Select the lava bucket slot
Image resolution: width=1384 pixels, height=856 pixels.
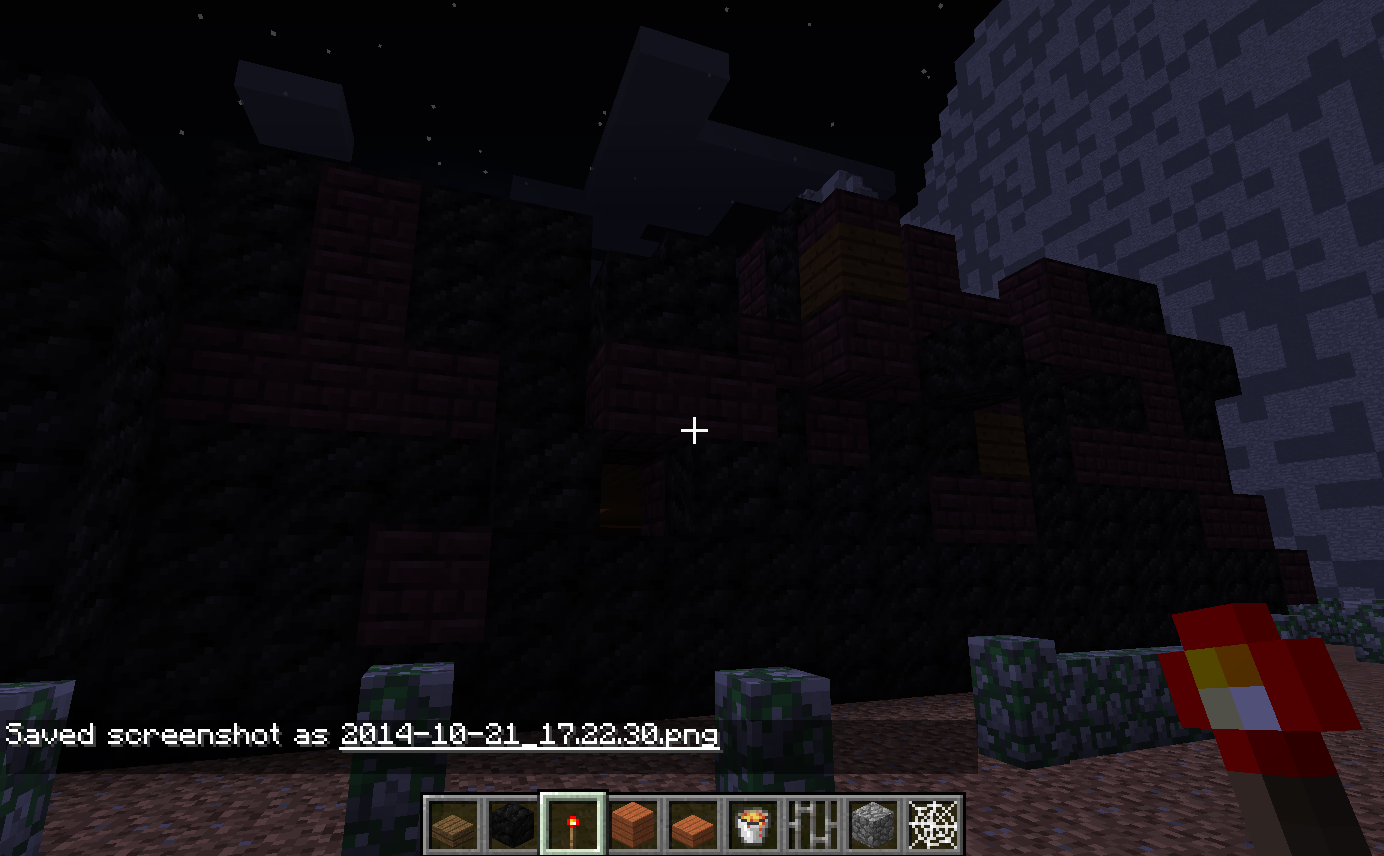point(752,825)
